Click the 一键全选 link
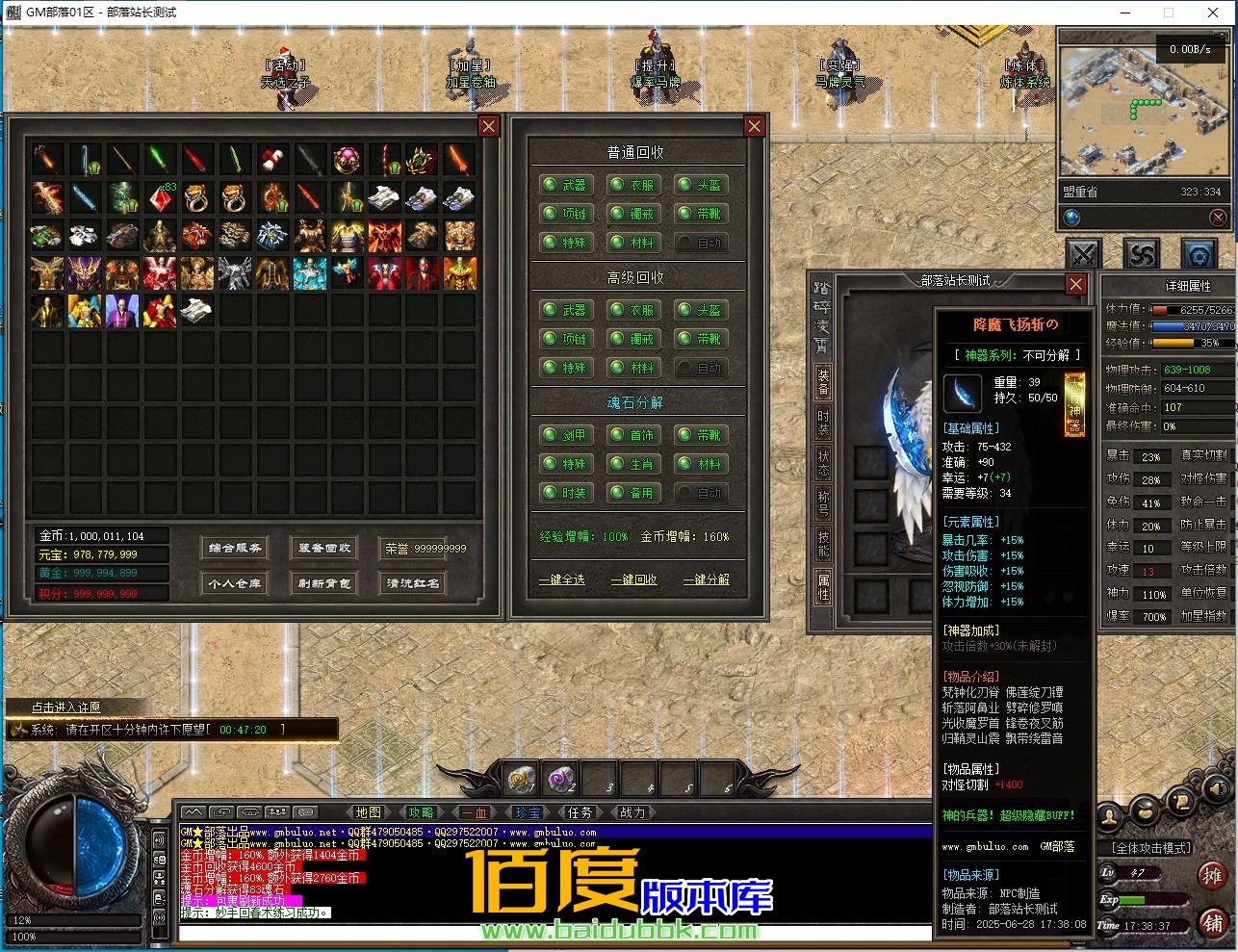The width and height of the screenshot is (1238, 952). pos(561,579)
